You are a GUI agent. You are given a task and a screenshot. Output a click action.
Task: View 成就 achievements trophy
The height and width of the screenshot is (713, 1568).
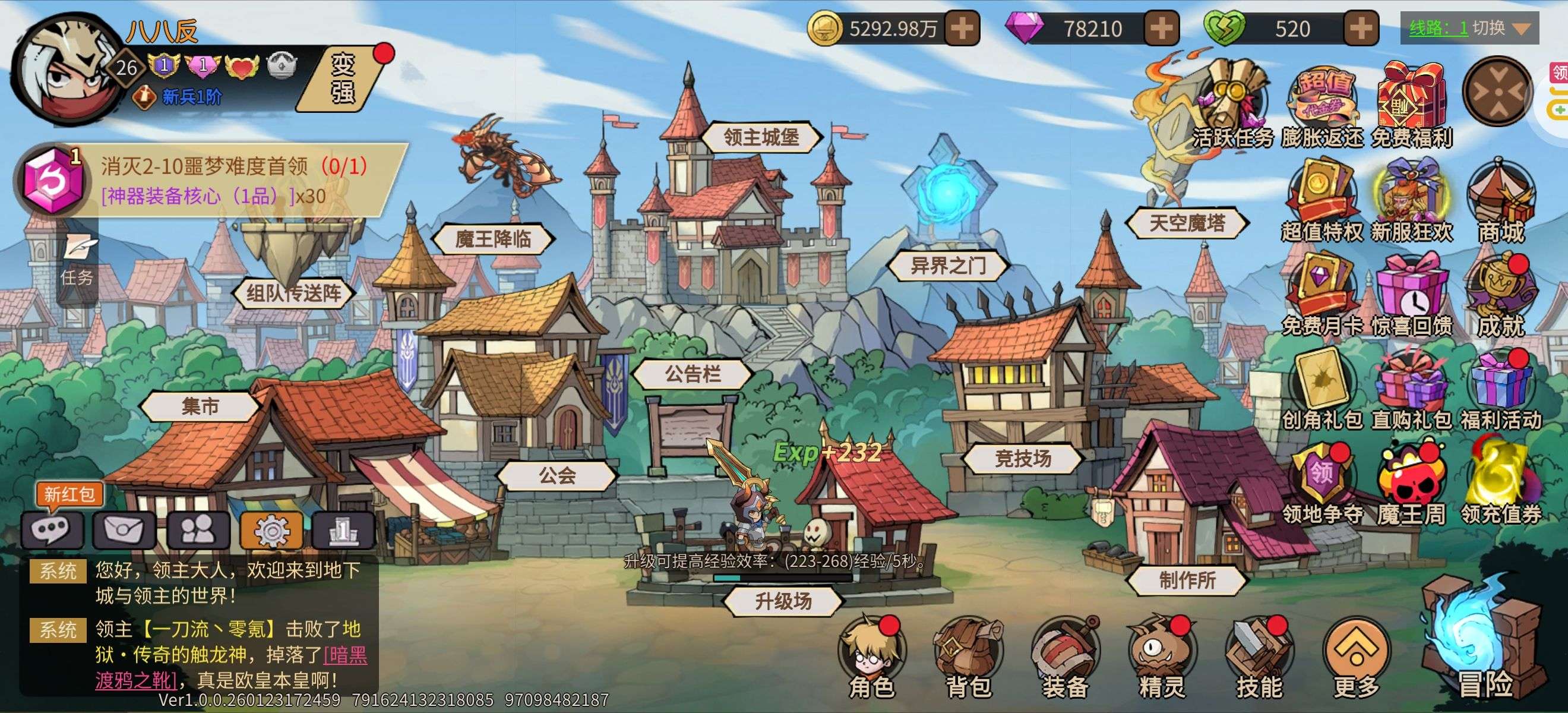1501,298
